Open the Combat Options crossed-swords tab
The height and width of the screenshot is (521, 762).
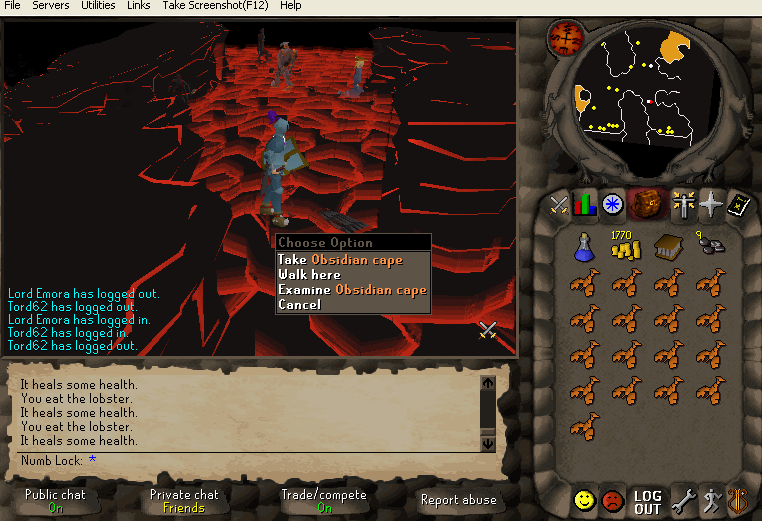coord(559,204)
